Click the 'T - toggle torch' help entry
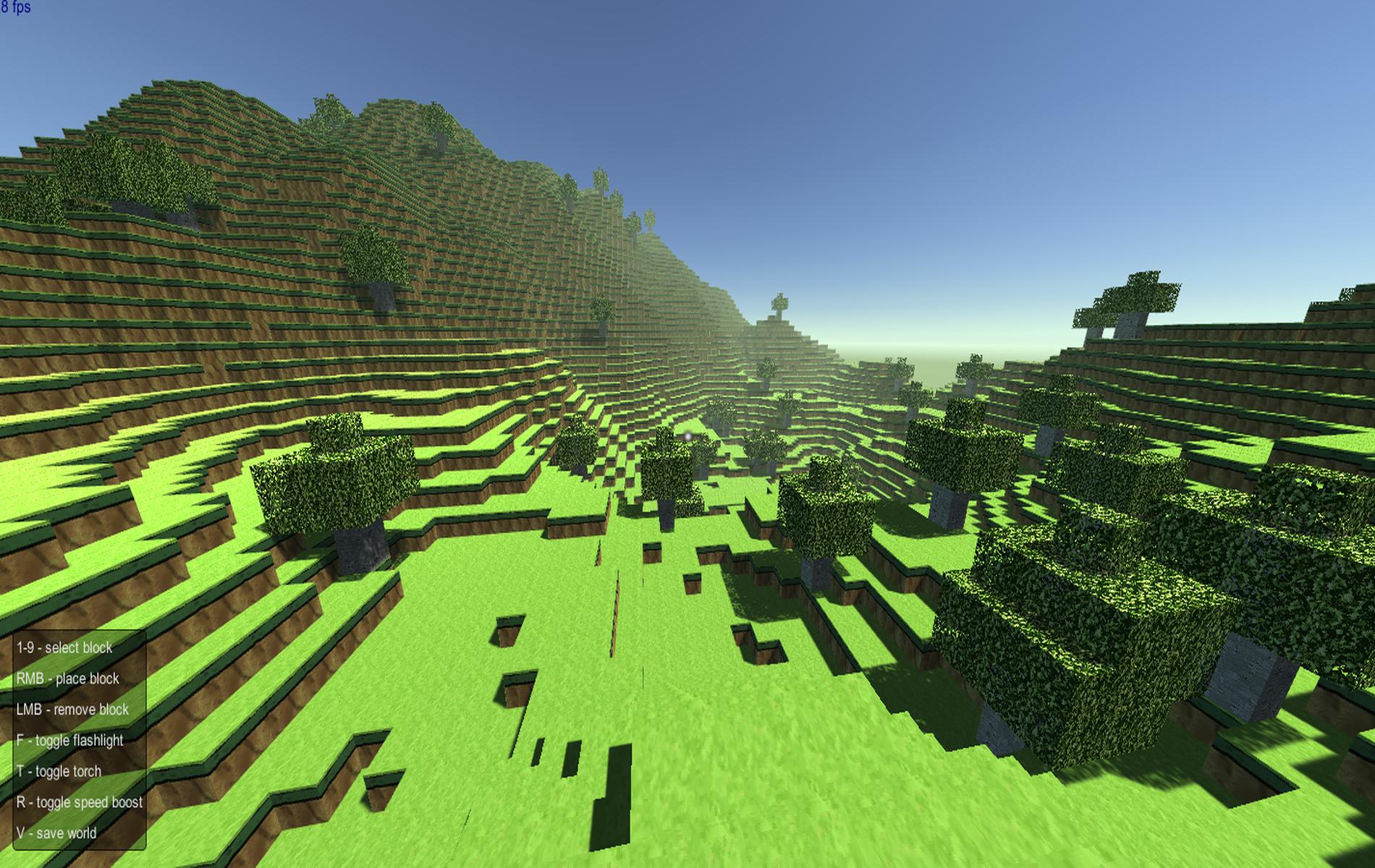Screen dimensions: 1375x868 [58, 771]
